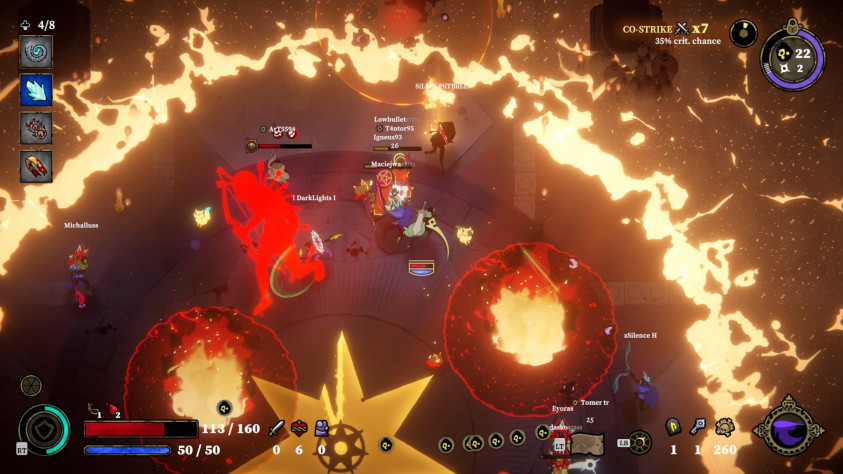Image resolution: width=843 pixels, height=474 pixels.
Task: Choose the red flaming orbs relic icon
Action: click(x=36, y=128)
